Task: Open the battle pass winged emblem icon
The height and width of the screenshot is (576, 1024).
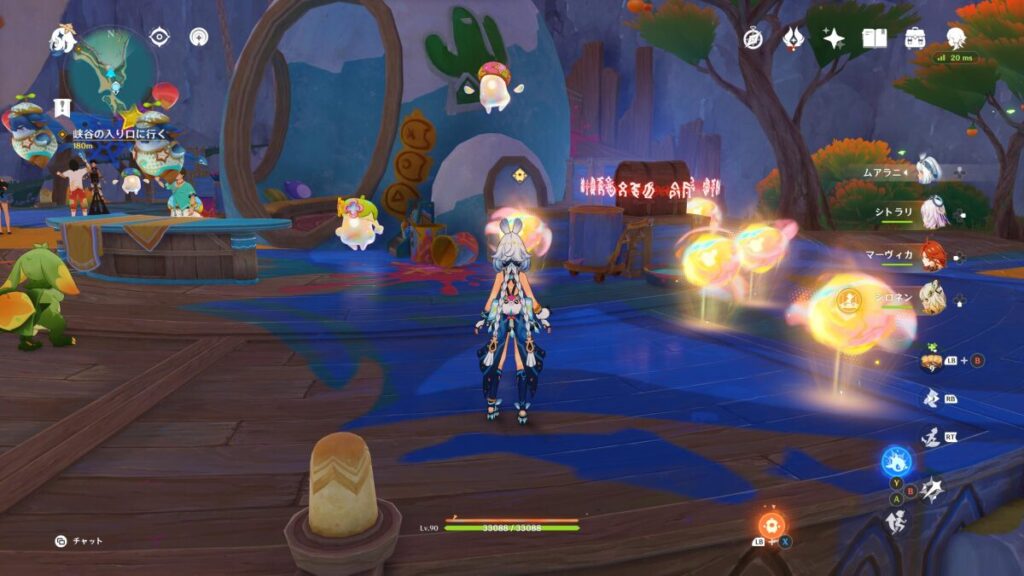Action: click(x=793, y=38)
